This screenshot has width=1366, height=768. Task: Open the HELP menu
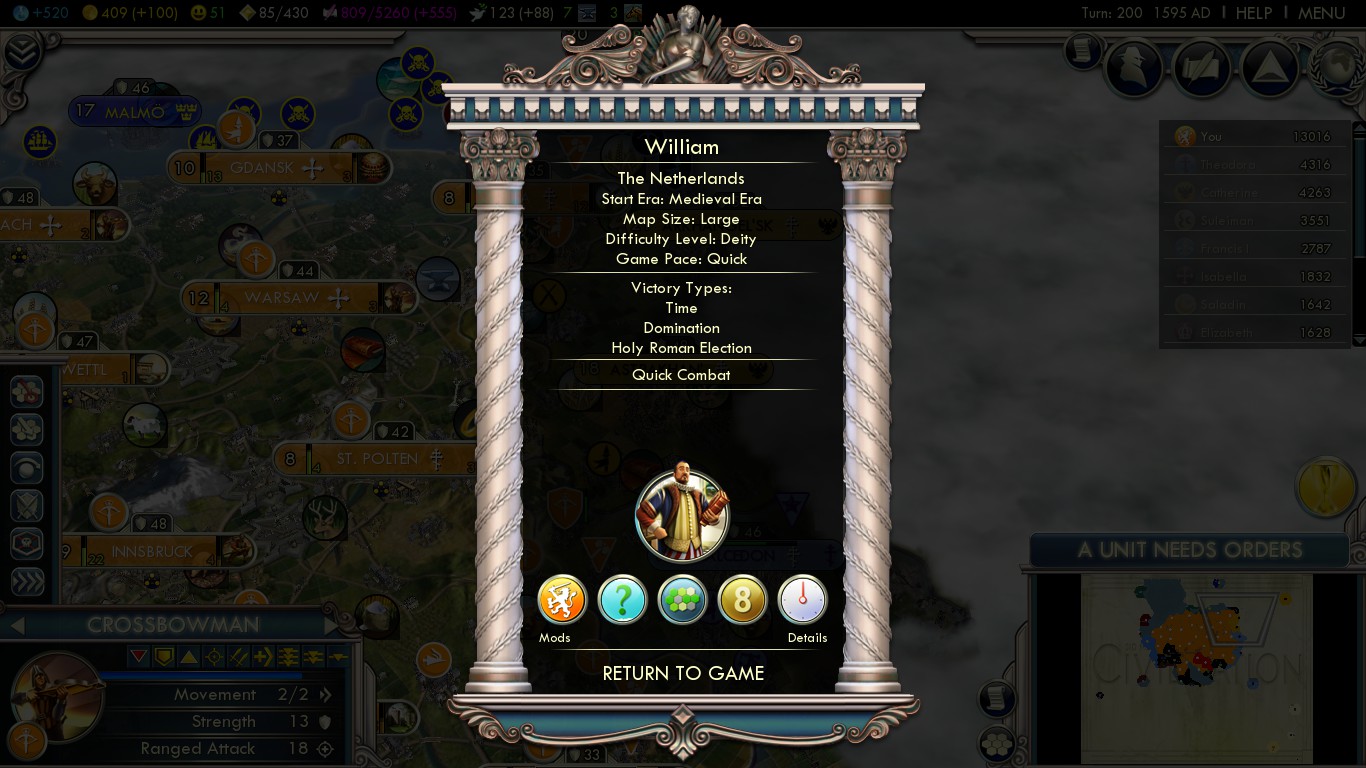click(x=1253, y=13)
